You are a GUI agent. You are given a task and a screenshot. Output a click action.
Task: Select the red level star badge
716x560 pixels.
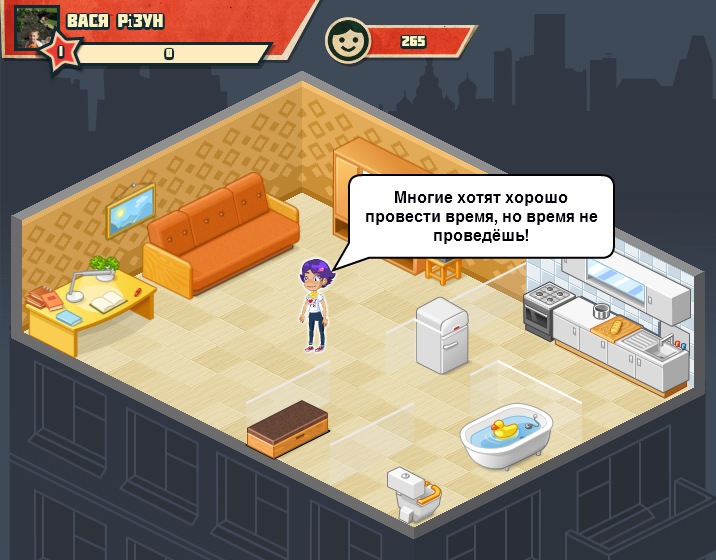[x=60, y=51]
